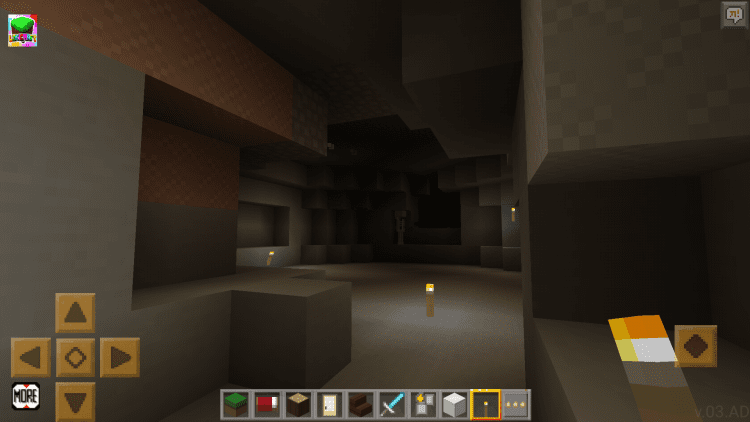Open the chat speech bubble button
Image resolution: width=750 pixels, height=422 pixels.
click(733, 14)
